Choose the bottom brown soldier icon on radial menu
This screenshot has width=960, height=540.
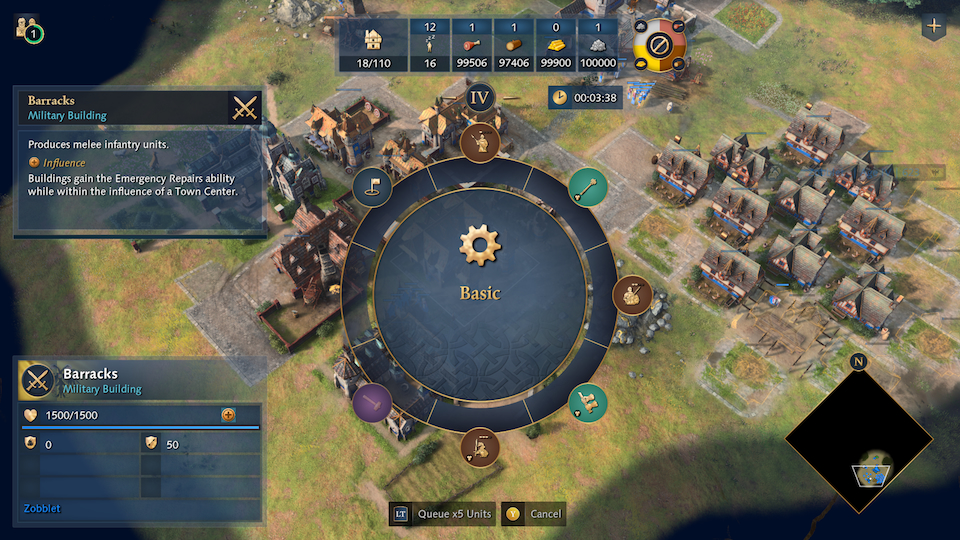481,447
